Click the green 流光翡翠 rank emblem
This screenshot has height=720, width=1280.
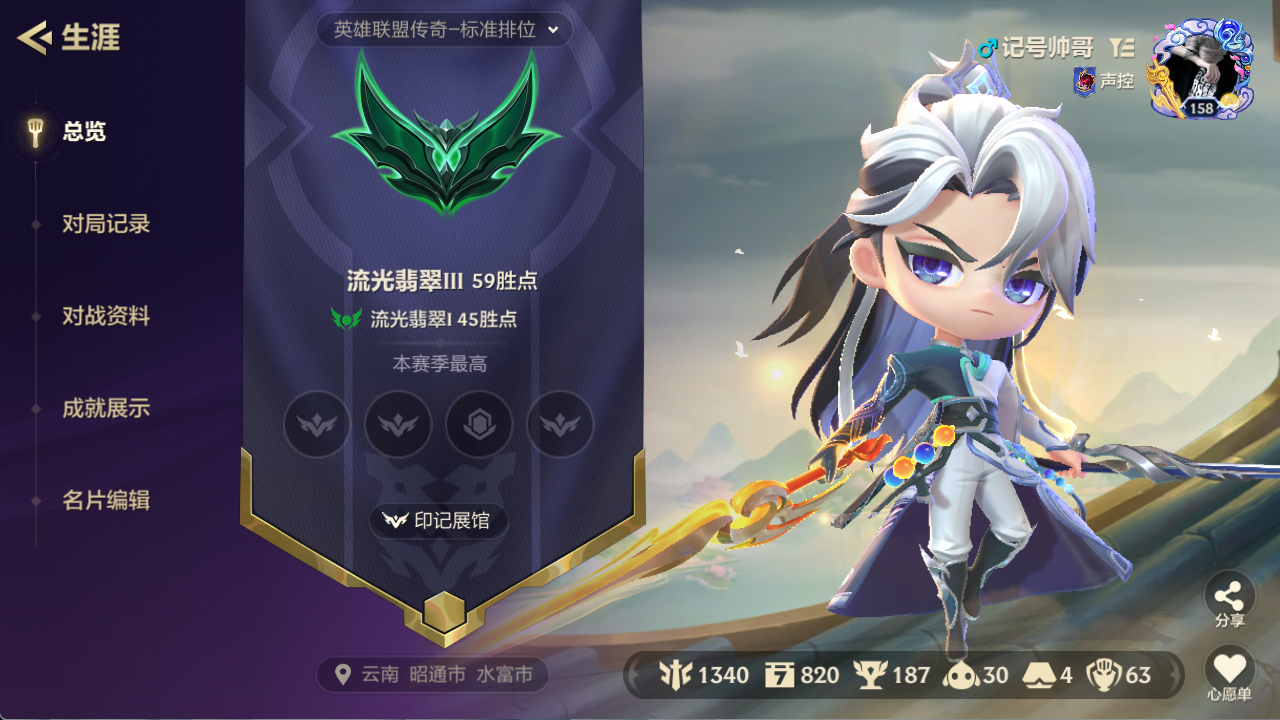click(445, 135)
